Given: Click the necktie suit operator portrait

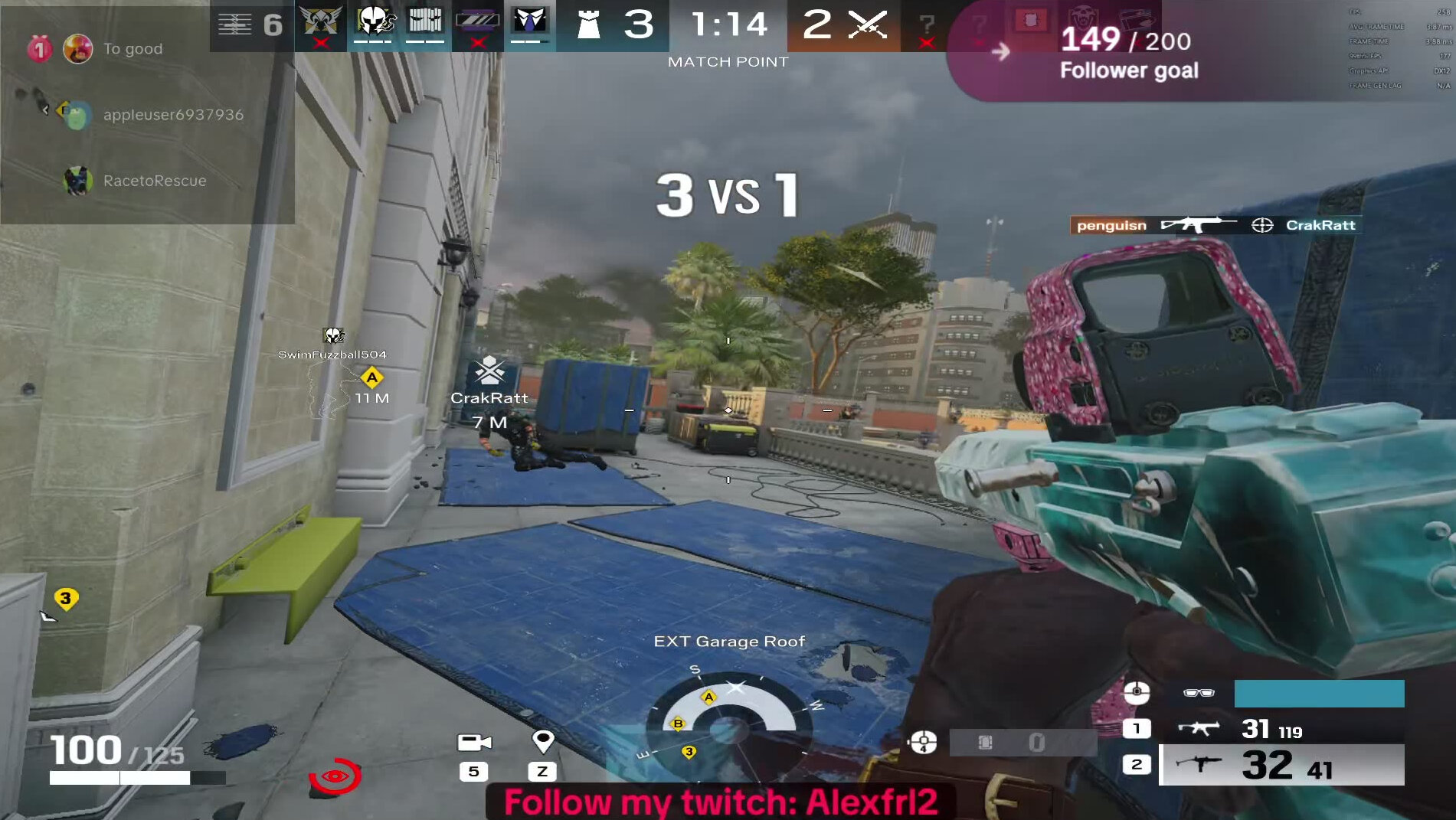Looking at the screenshot, I should click(529, 22).
